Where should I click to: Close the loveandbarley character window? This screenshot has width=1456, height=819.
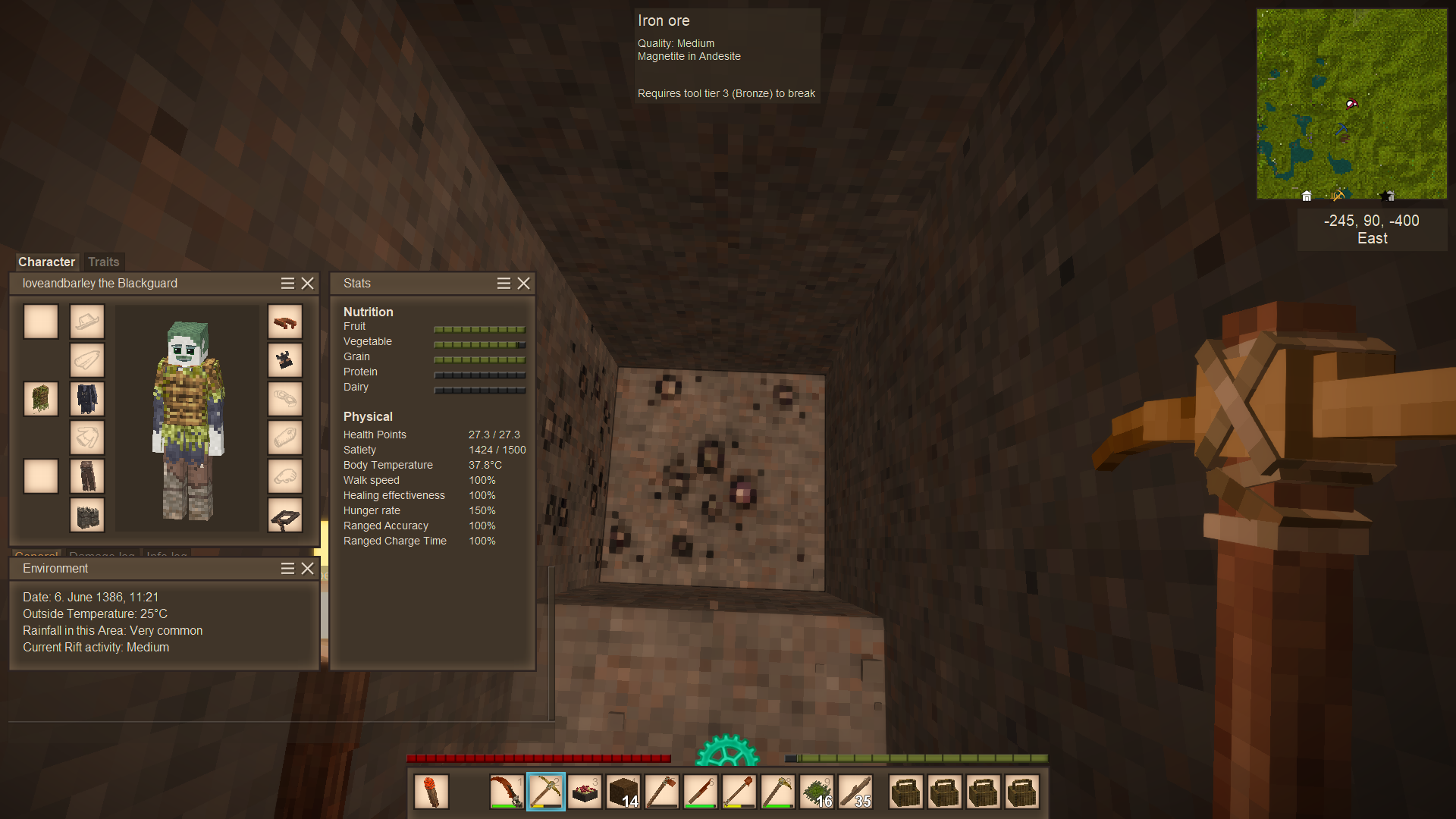pos(307,283)
